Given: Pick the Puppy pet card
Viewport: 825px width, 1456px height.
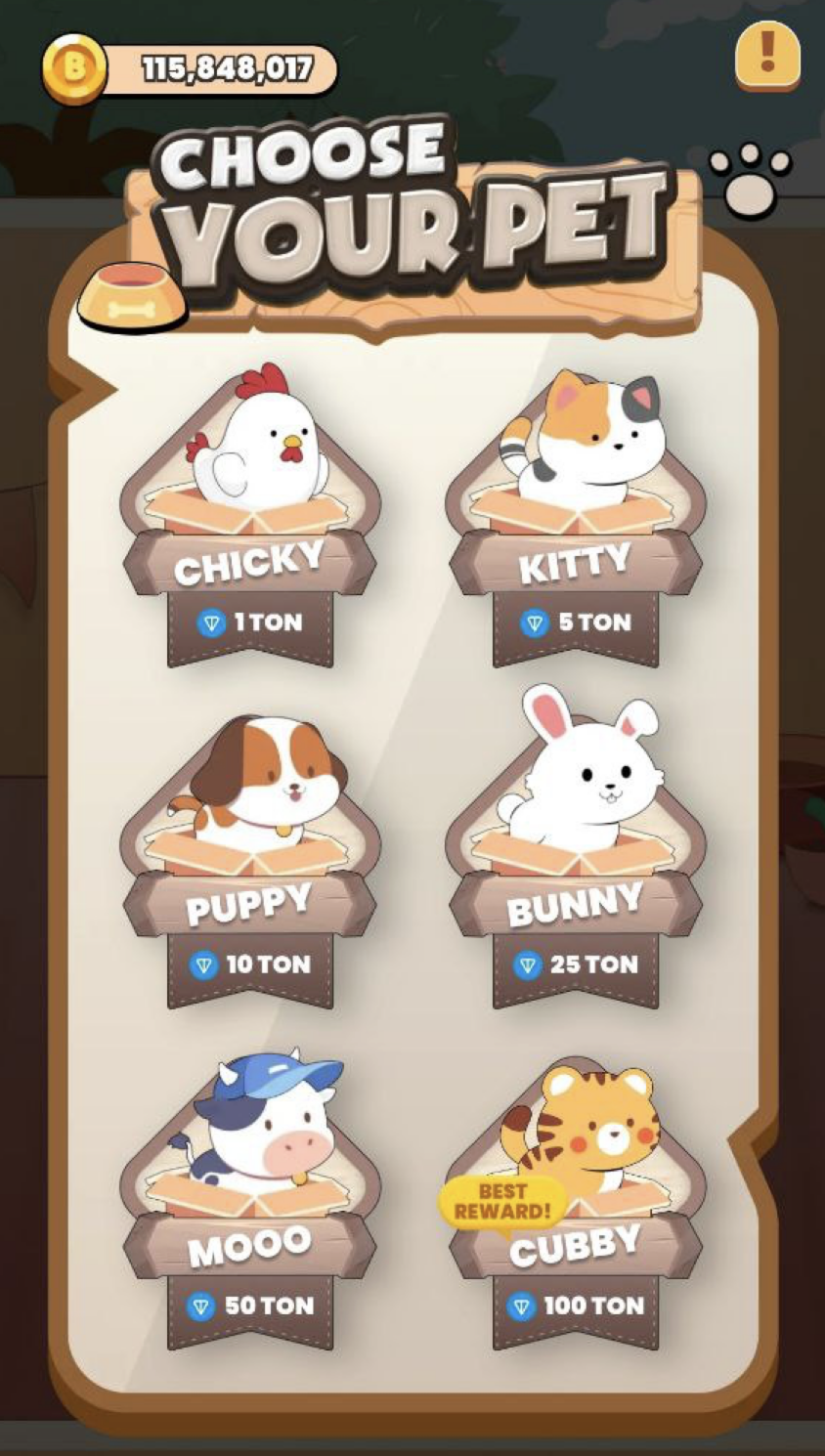Looking at the screenshot, I should click(x=250, y=860).
